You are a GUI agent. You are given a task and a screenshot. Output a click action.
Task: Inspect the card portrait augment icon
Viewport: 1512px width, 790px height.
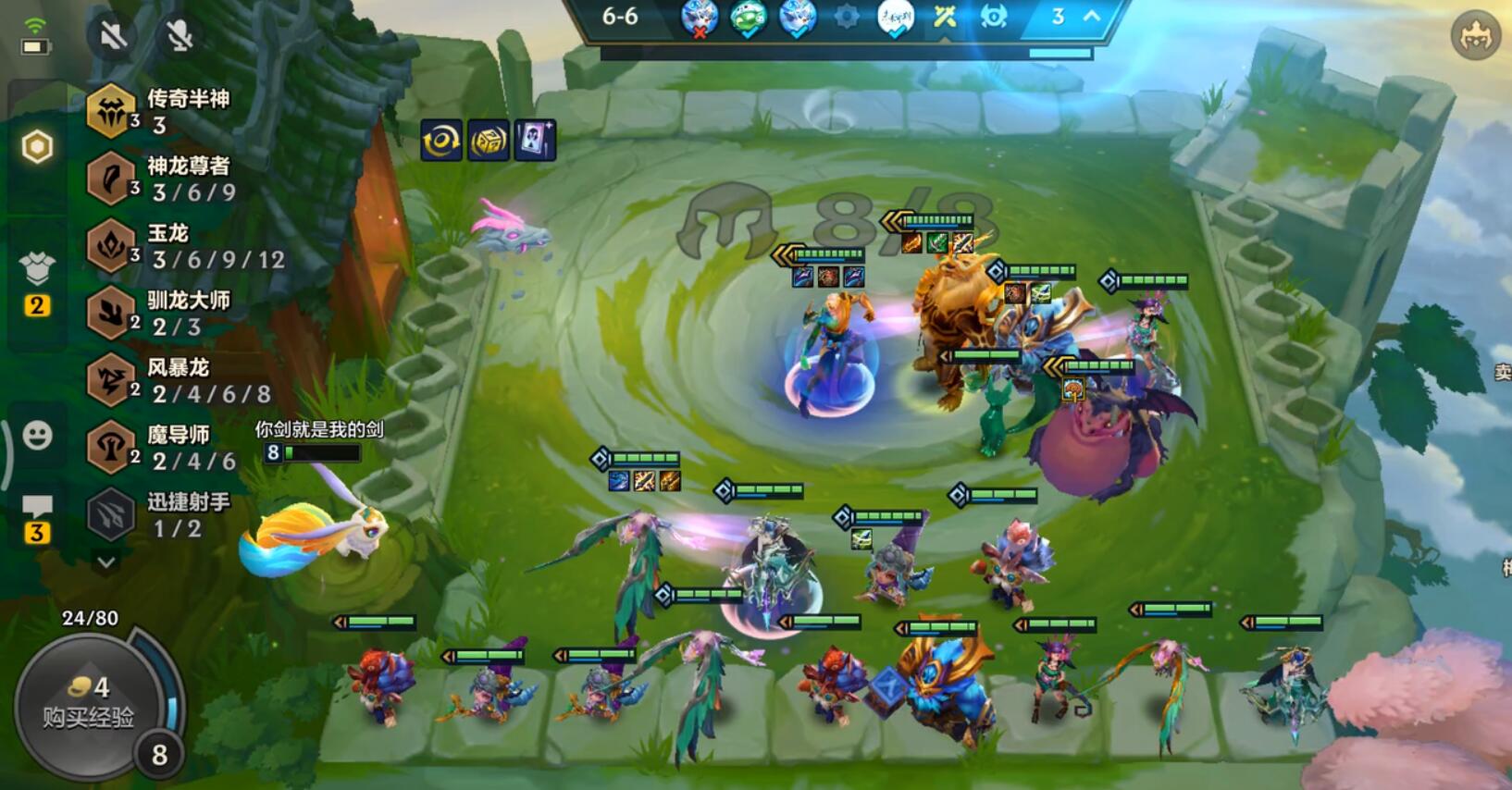tap(535, 141)
